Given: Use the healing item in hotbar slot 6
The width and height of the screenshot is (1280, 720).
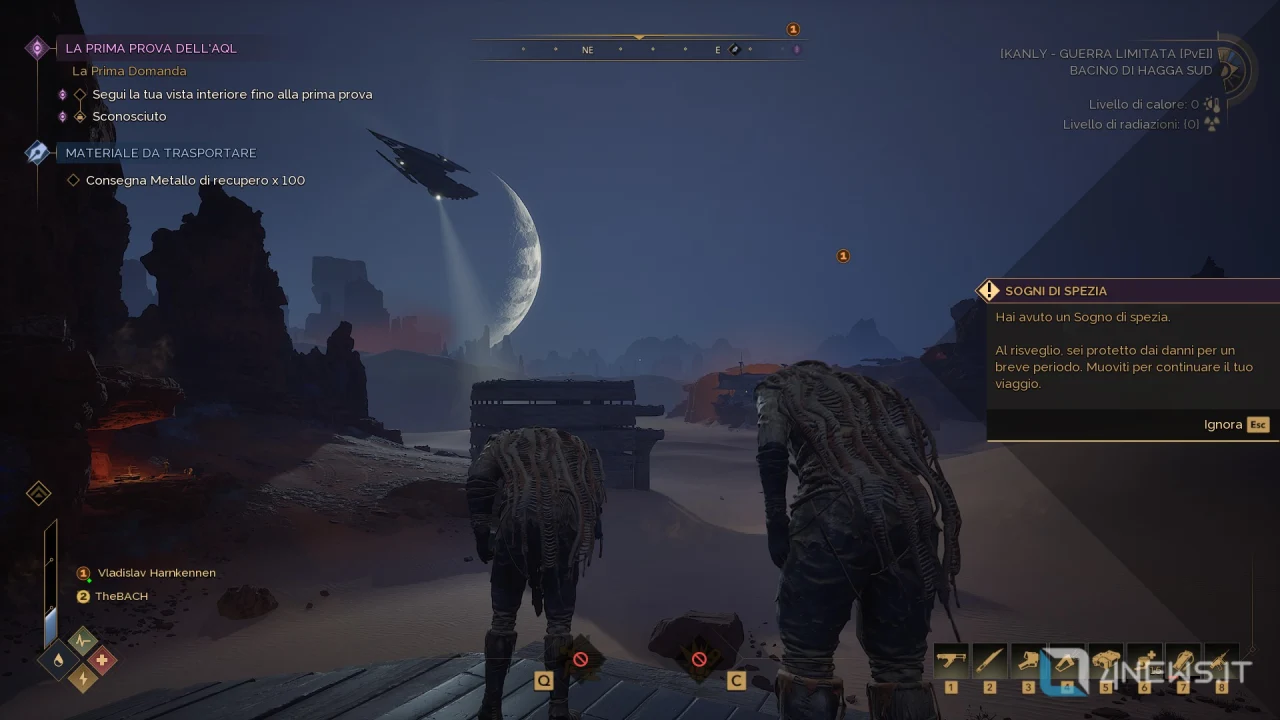Looking at the screenshot, I should 1144,661.
